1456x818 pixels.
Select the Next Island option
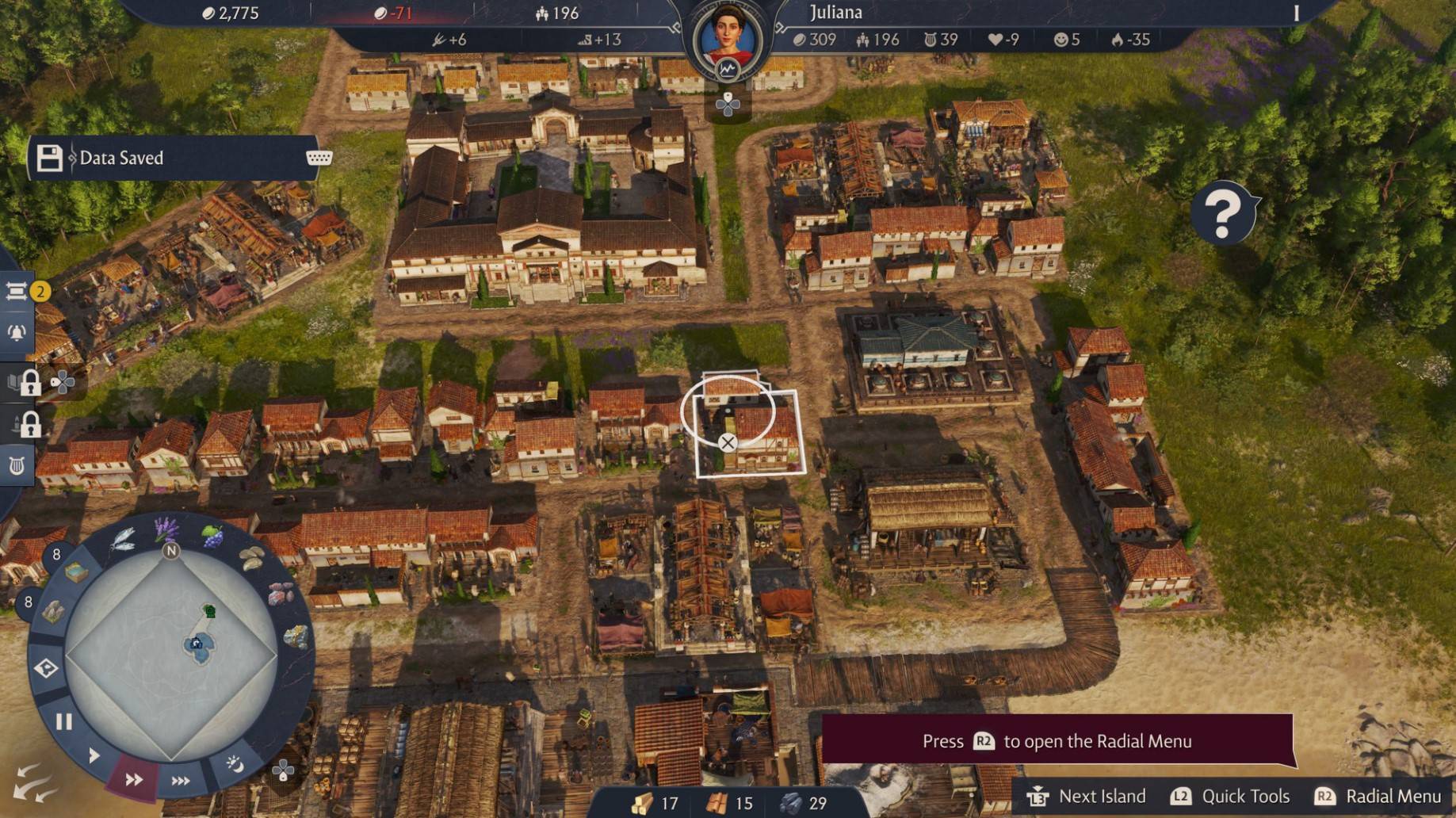[x=1087, y=796]
